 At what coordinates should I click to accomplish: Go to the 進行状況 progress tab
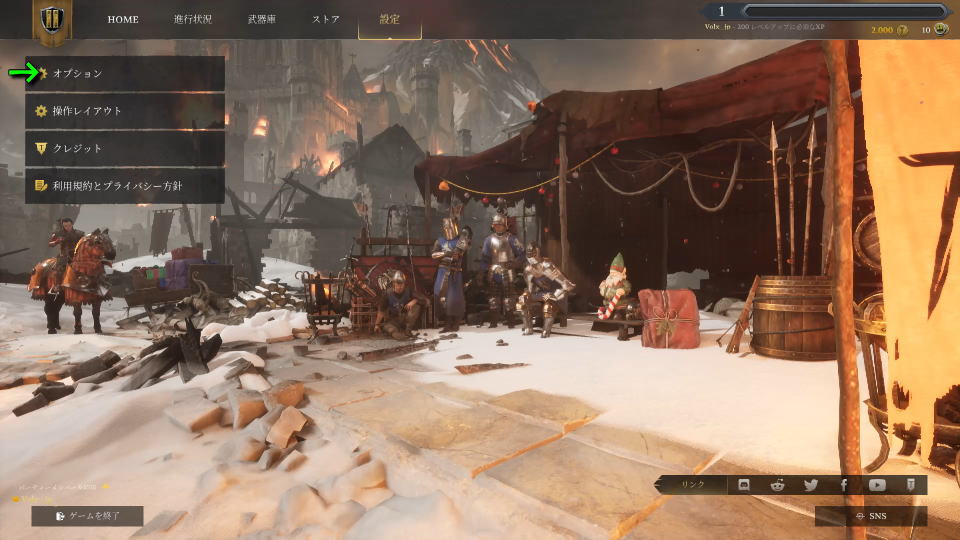coord(192,19)
